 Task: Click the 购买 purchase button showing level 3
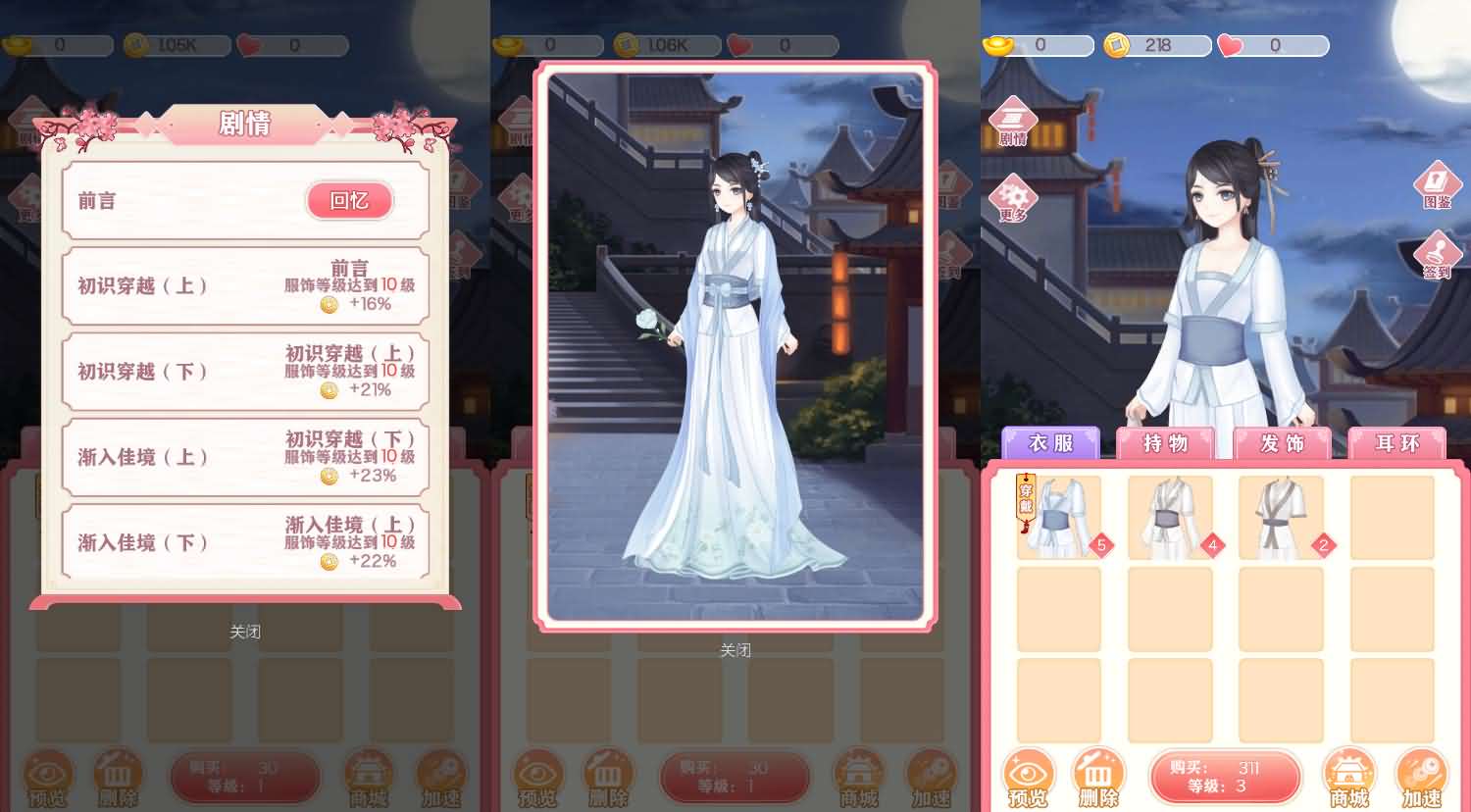(1225, 777)
